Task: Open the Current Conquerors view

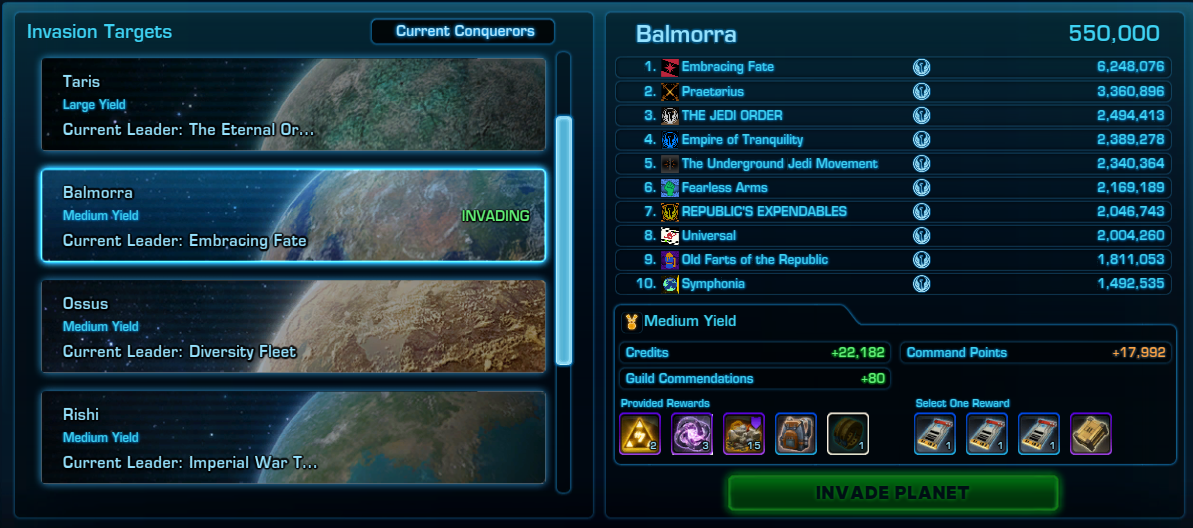Action: click(464, 31)
